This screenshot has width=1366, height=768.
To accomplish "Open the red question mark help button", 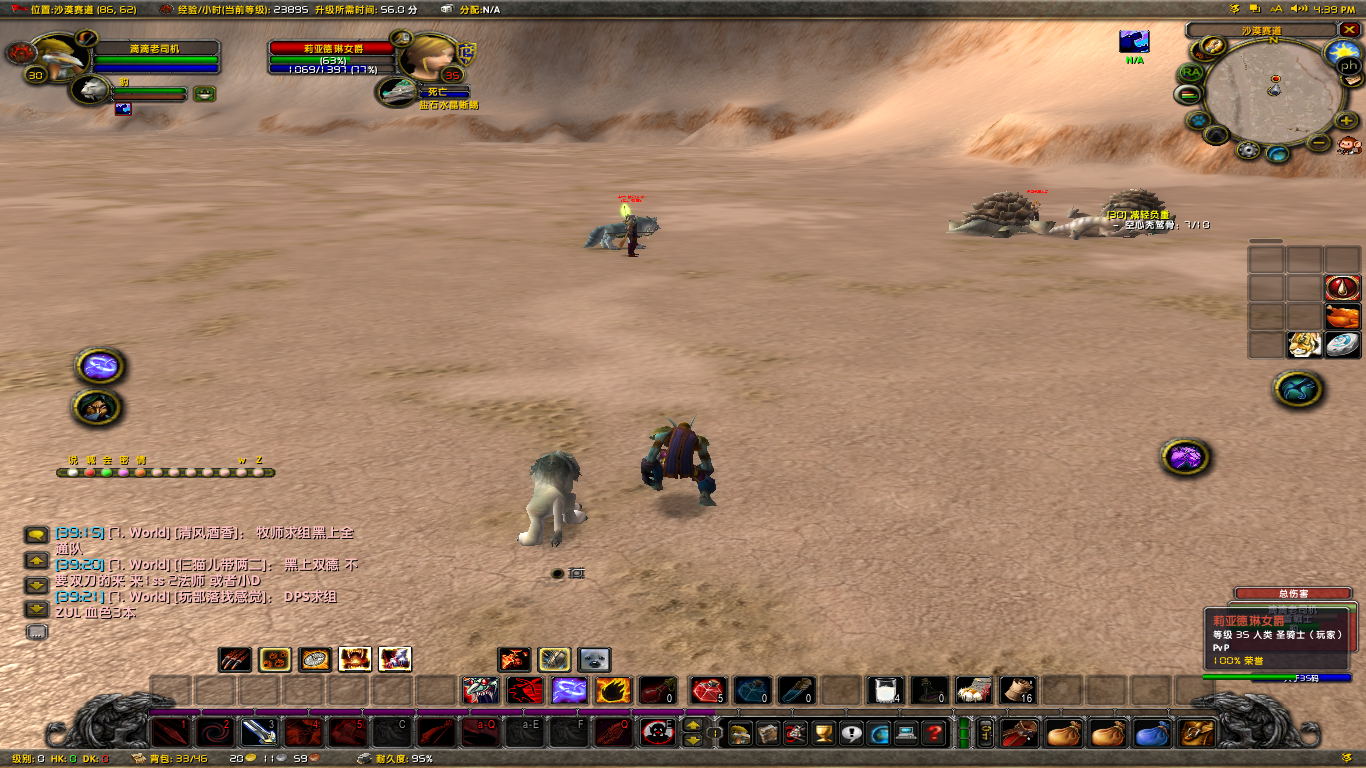I will tap(934, 733).
